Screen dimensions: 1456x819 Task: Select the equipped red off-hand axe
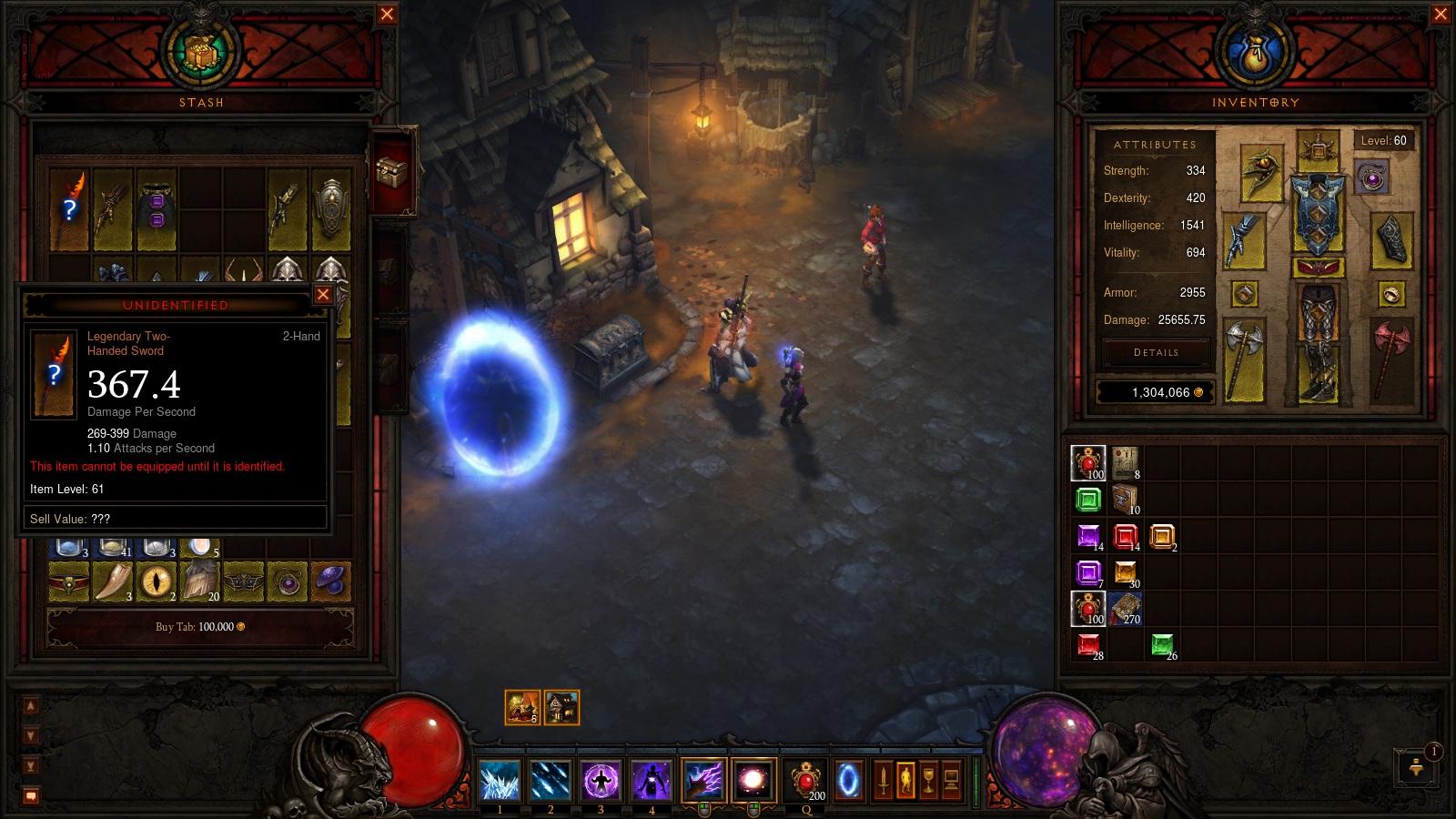tap(1391, 358)
